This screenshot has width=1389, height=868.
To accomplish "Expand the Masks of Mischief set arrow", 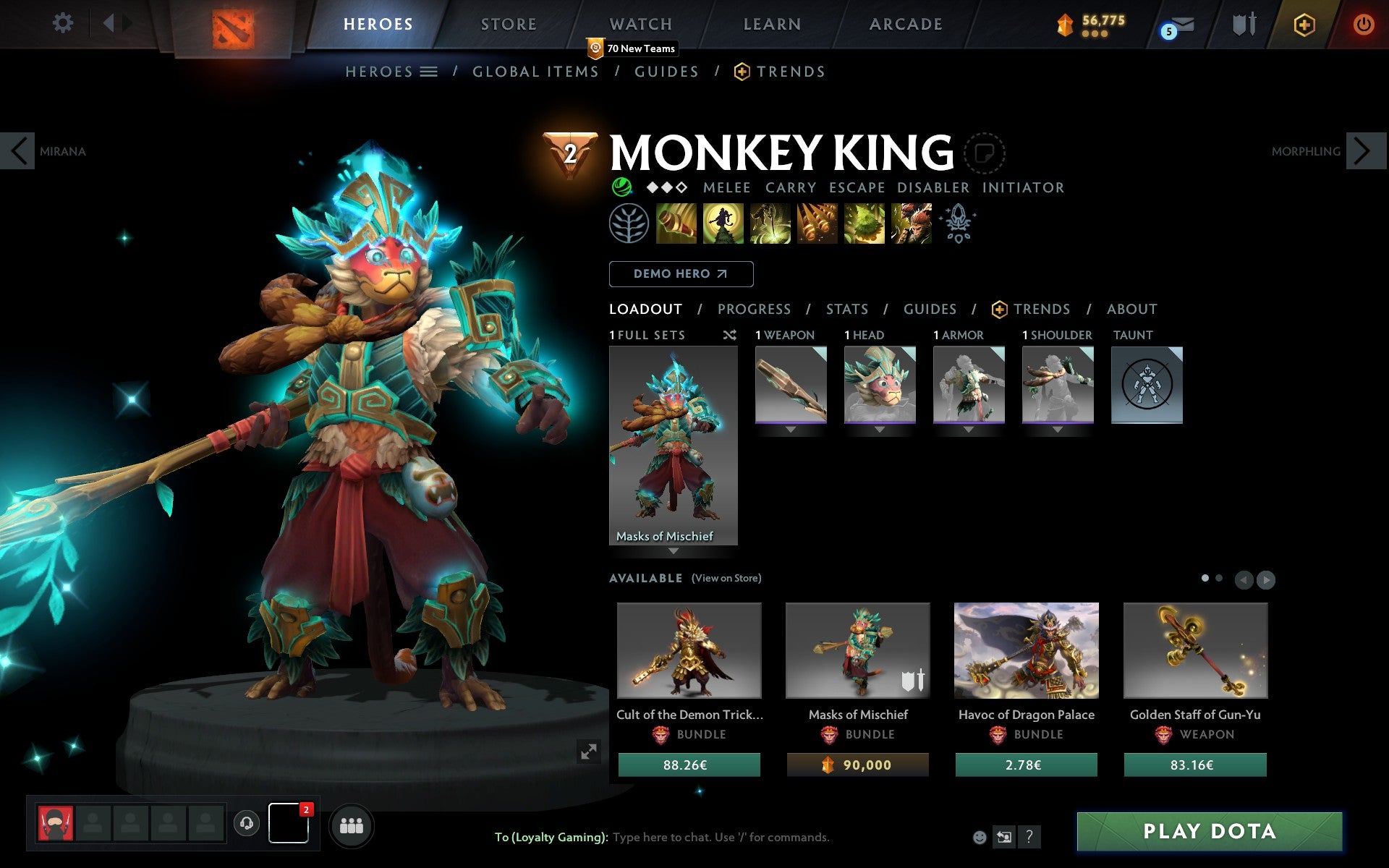I will pyautogui.click(x=674, y=550).
